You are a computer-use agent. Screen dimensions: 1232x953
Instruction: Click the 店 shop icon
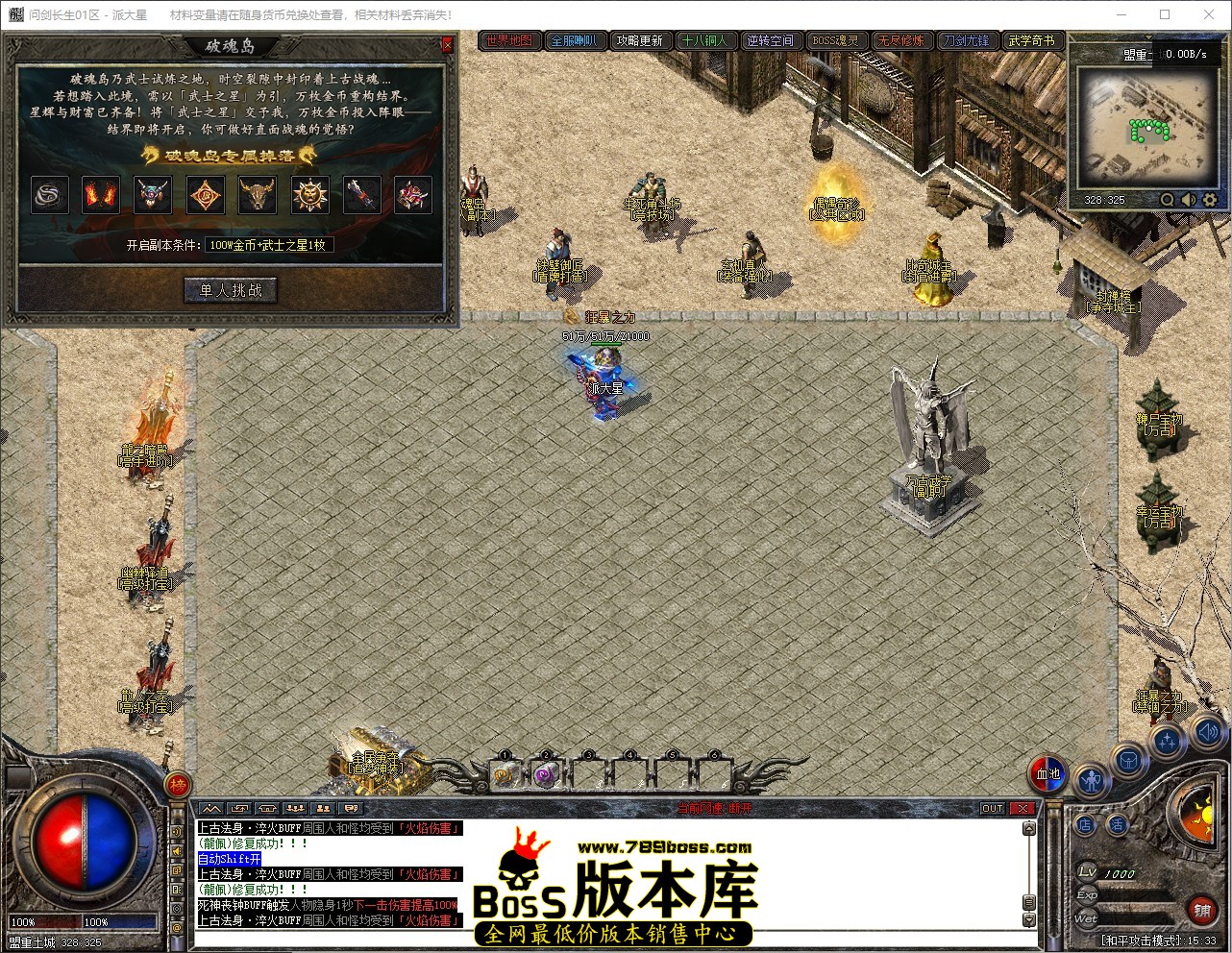pos(1086,824)
